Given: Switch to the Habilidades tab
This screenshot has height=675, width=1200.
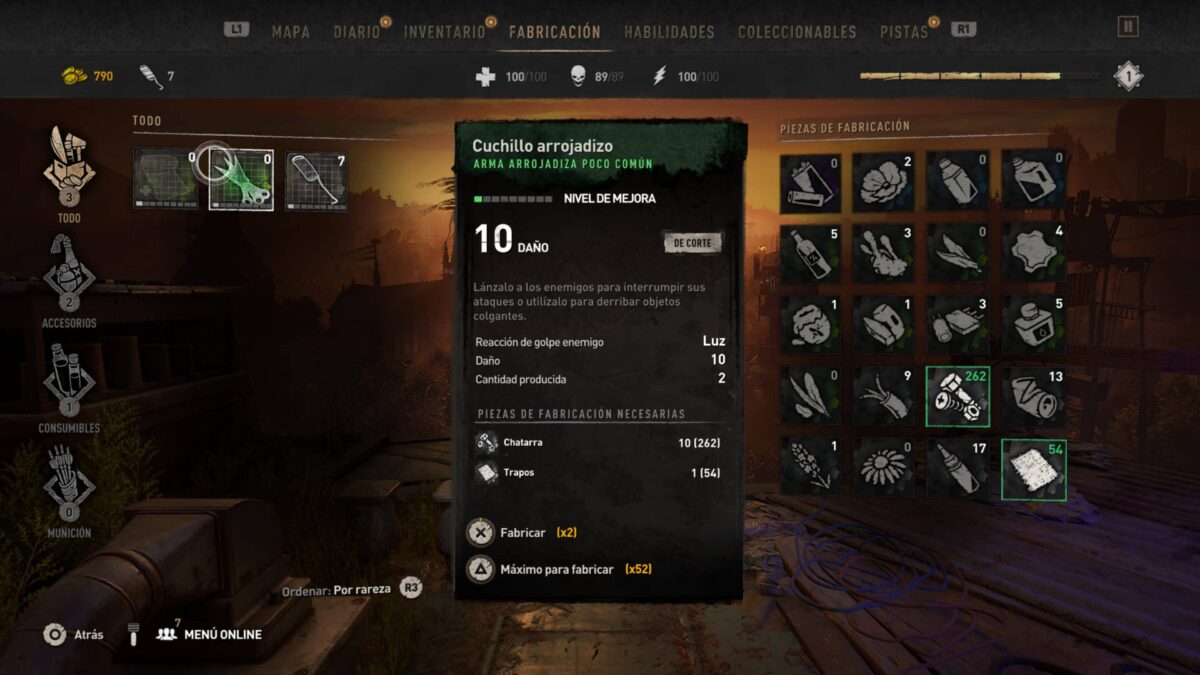Looking at the screenshot, I should point(669,32).
